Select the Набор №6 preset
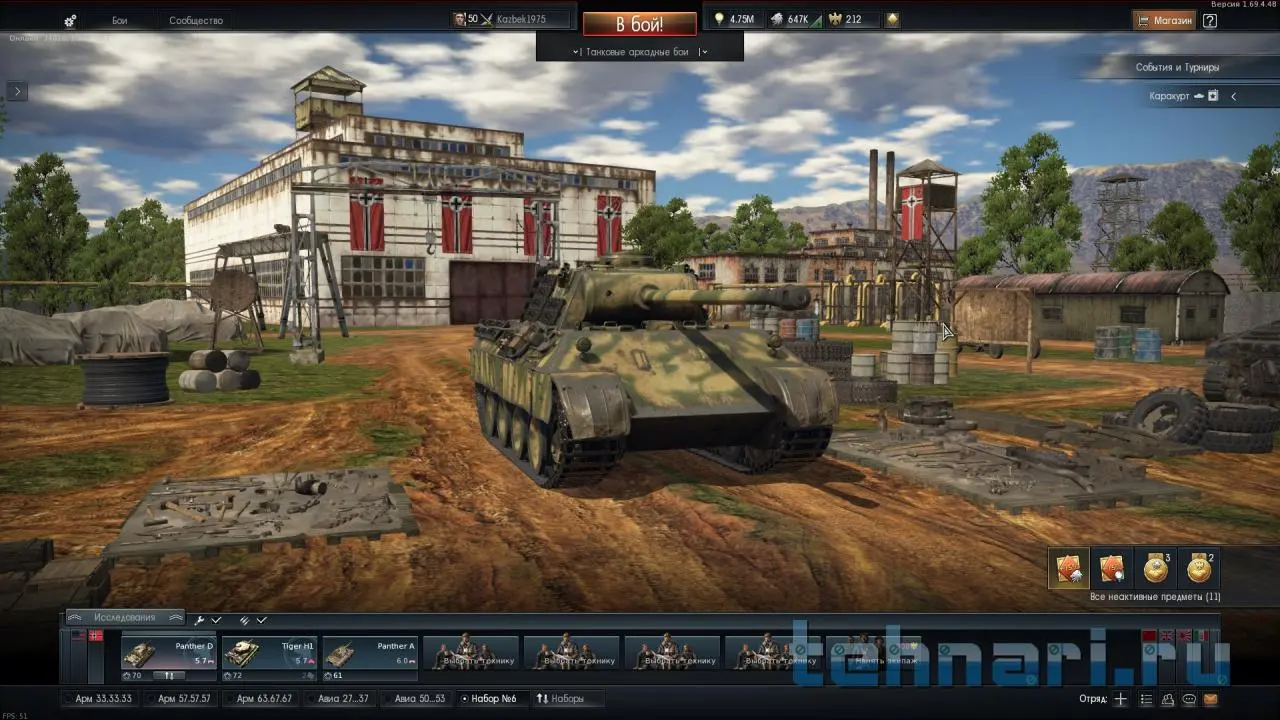The height and width of the screenshot is (720, 1280). tap(493, 698)
